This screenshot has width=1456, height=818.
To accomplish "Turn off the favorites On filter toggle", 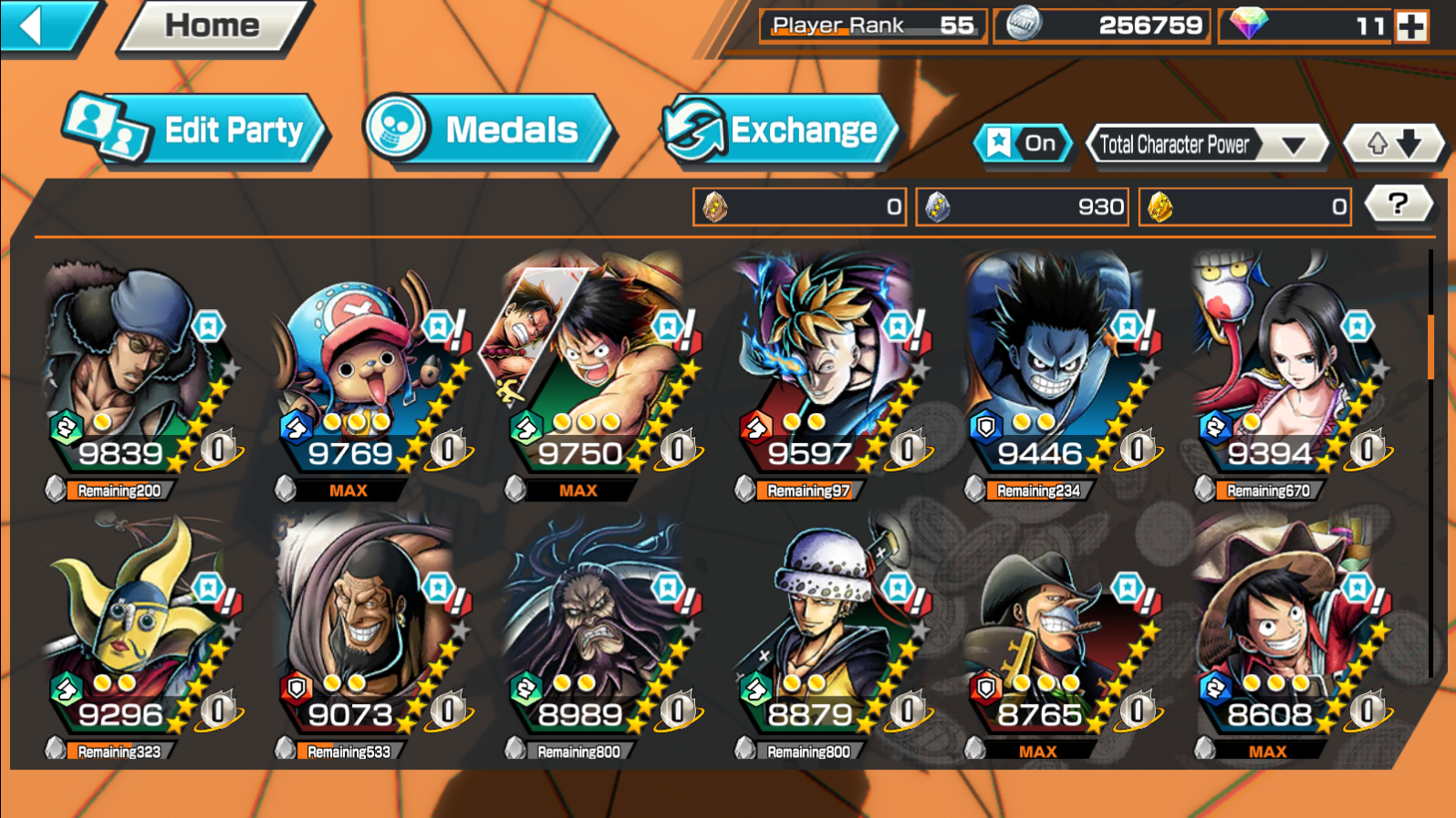I will click(x=1024, y=143).
